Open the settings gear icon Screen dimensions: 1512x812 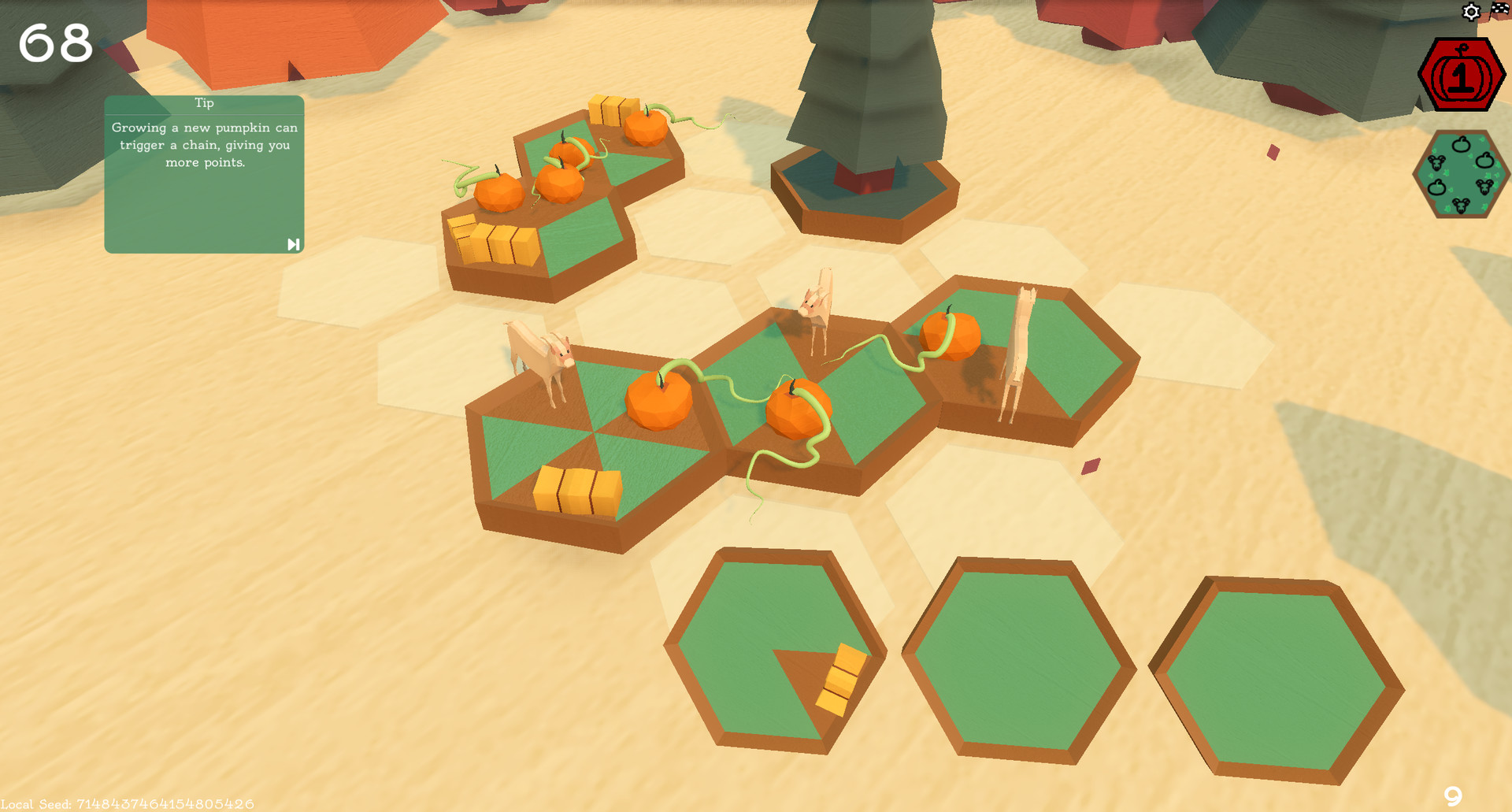click(1471, 12)
